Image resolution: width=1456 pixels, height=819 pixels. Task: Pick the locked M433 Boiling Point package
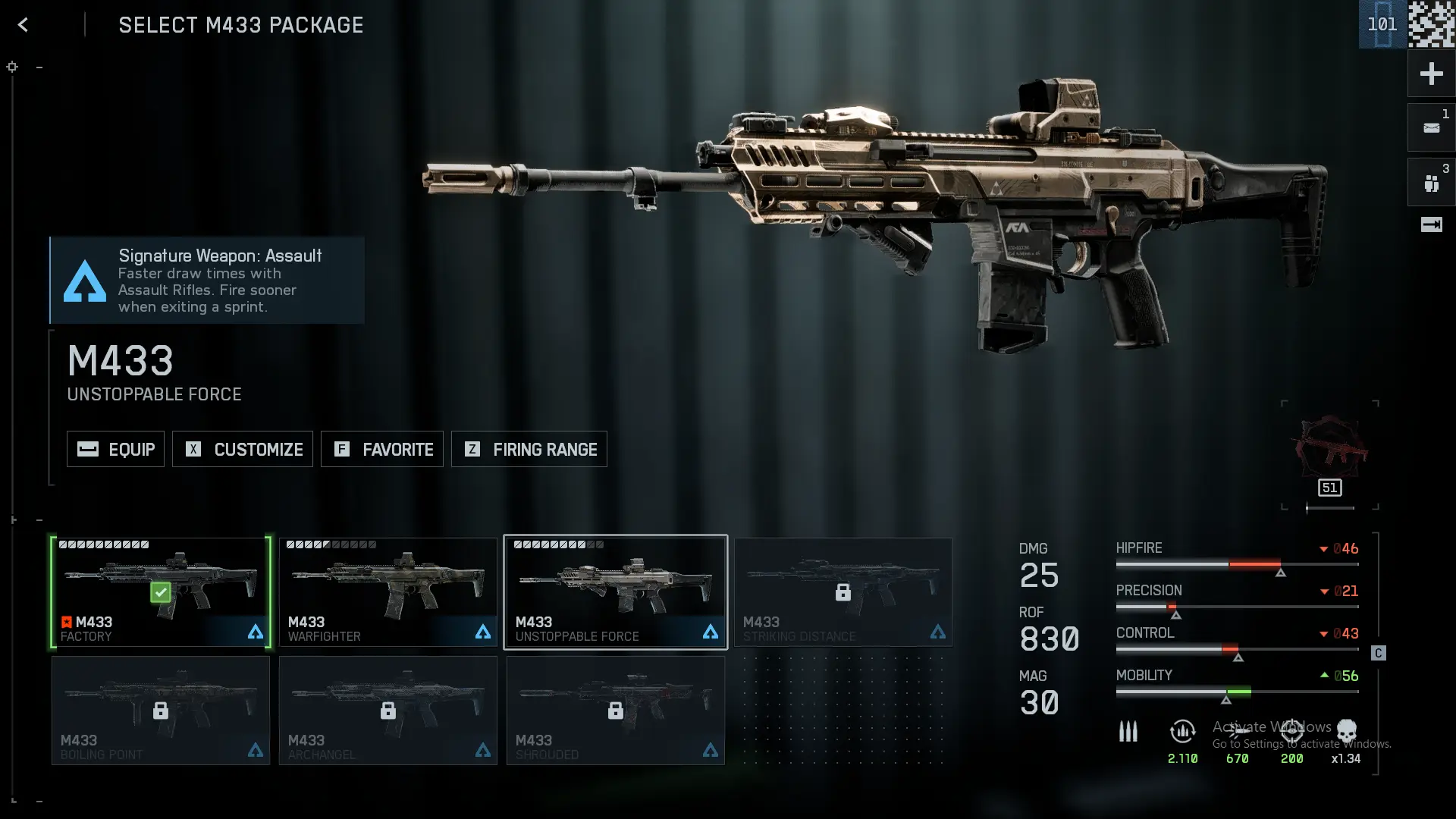(x=161, y=711)
